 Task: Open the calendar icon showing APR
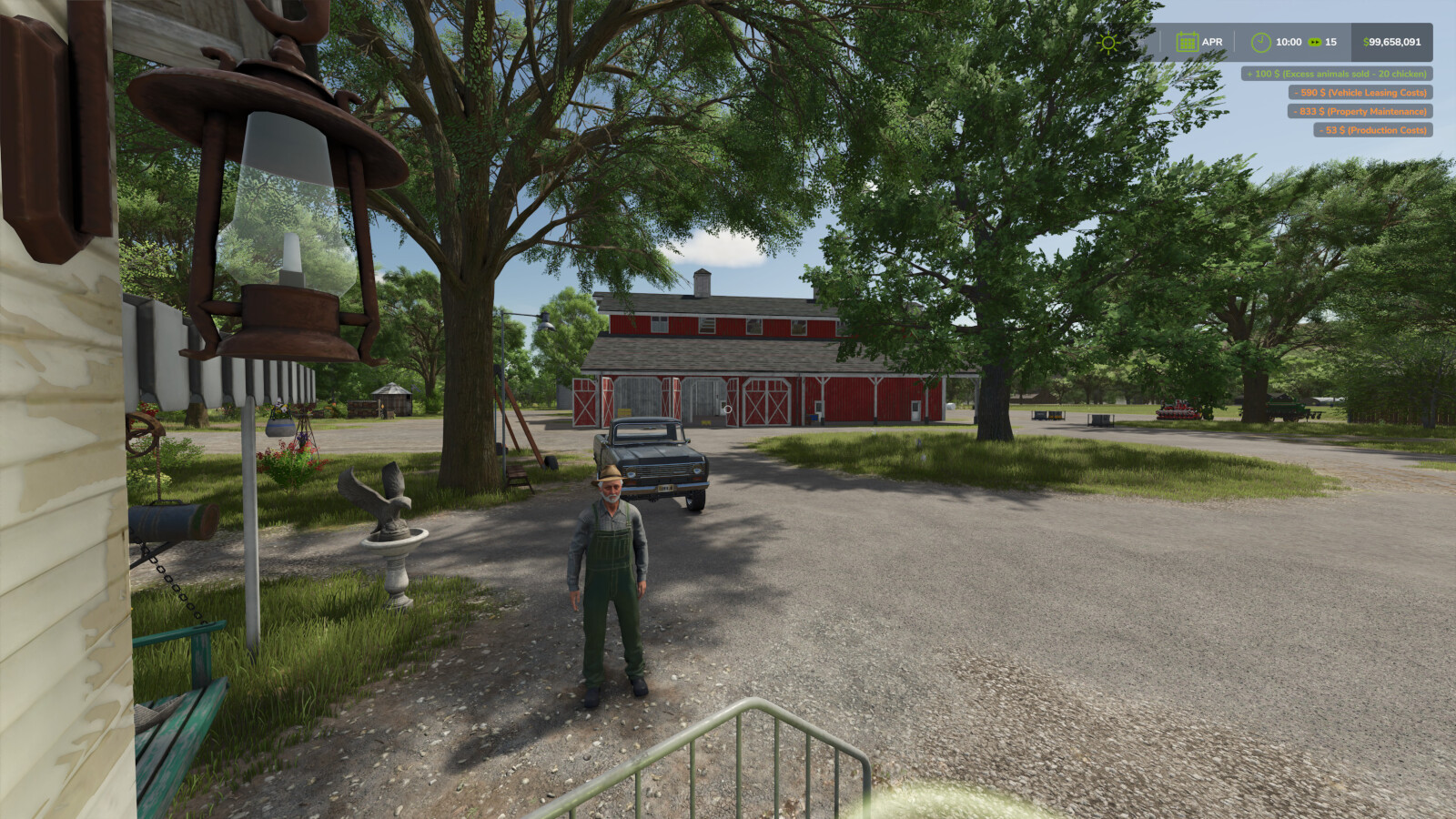tap(1187, 42)
